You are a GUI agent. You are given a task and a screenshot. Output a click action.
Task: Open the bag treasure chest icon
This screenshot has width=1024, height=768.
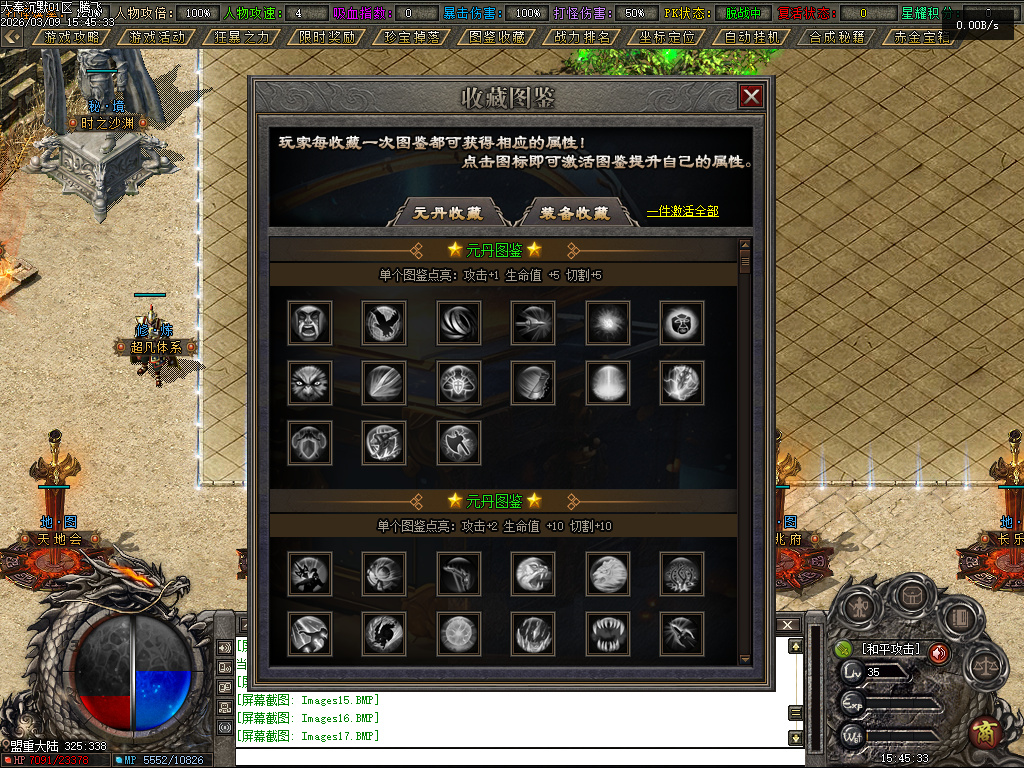[x=911, y=595]
